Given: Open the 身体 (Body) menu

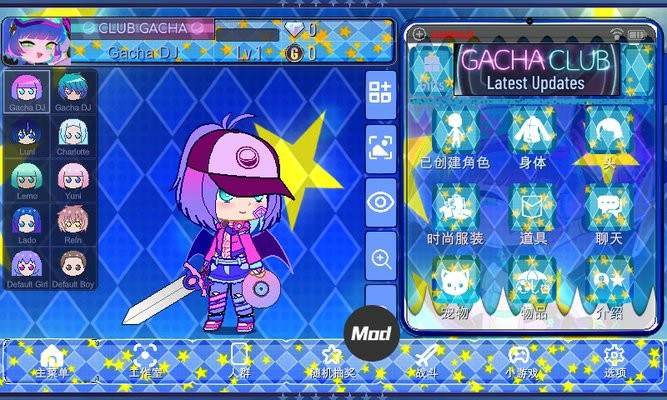Looking at the screenshot, I should (x=533, y=138).
